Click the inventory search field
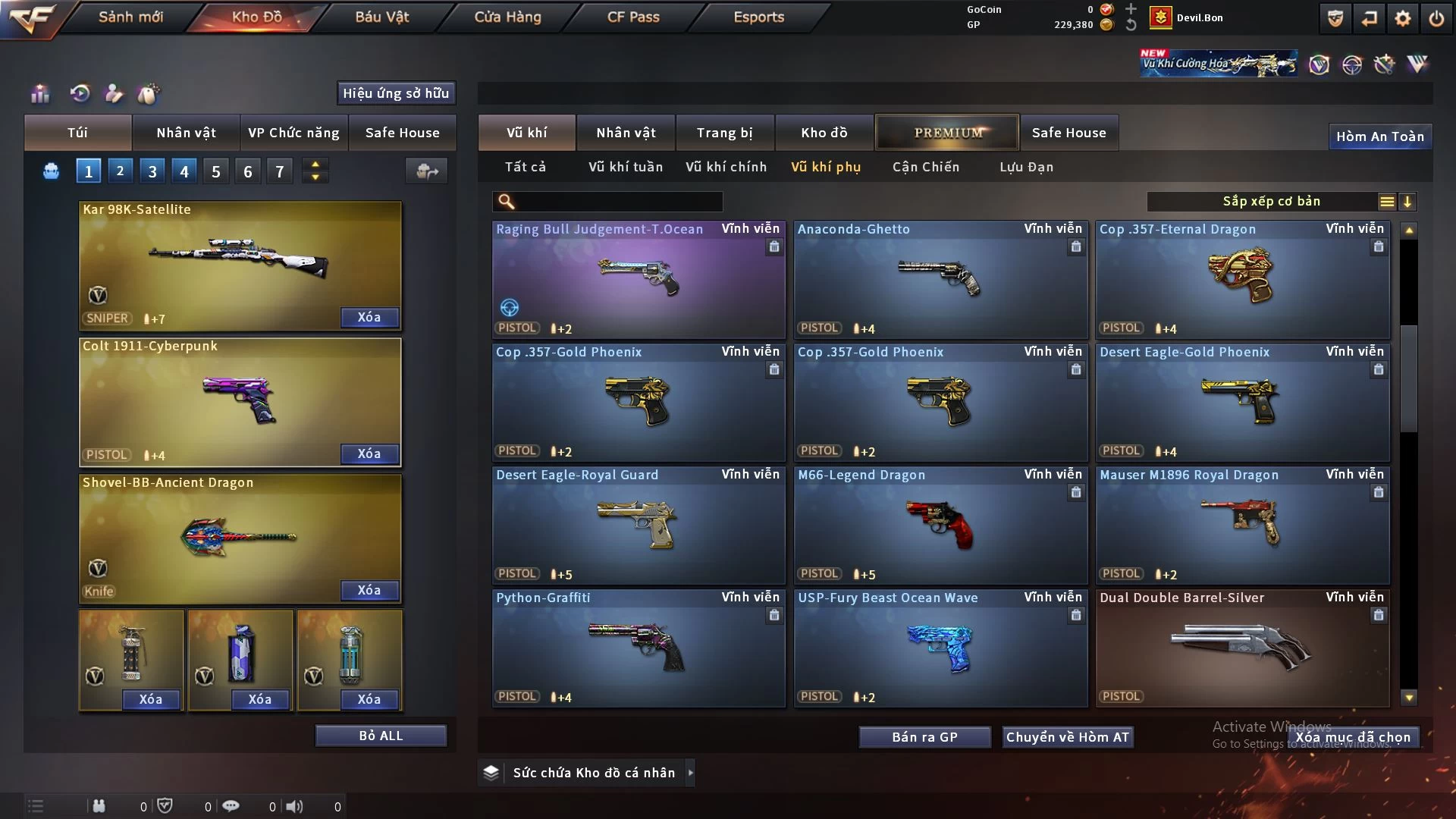 click(618, 202)
